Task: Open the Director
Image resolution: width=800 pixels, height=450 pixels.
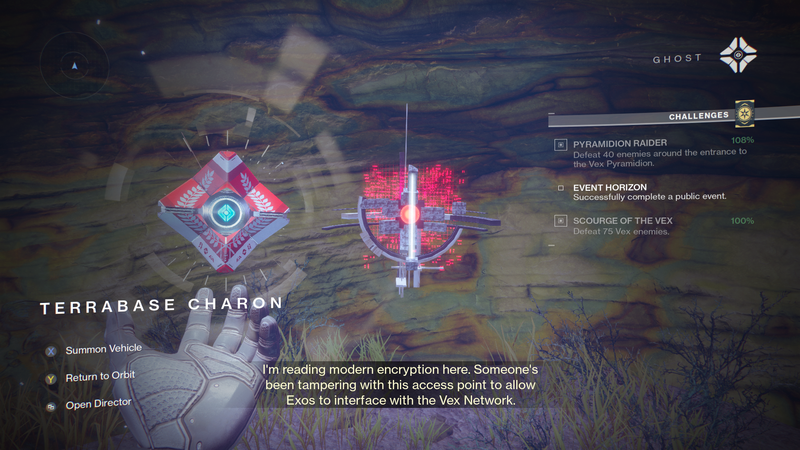Action: [96, 405]
